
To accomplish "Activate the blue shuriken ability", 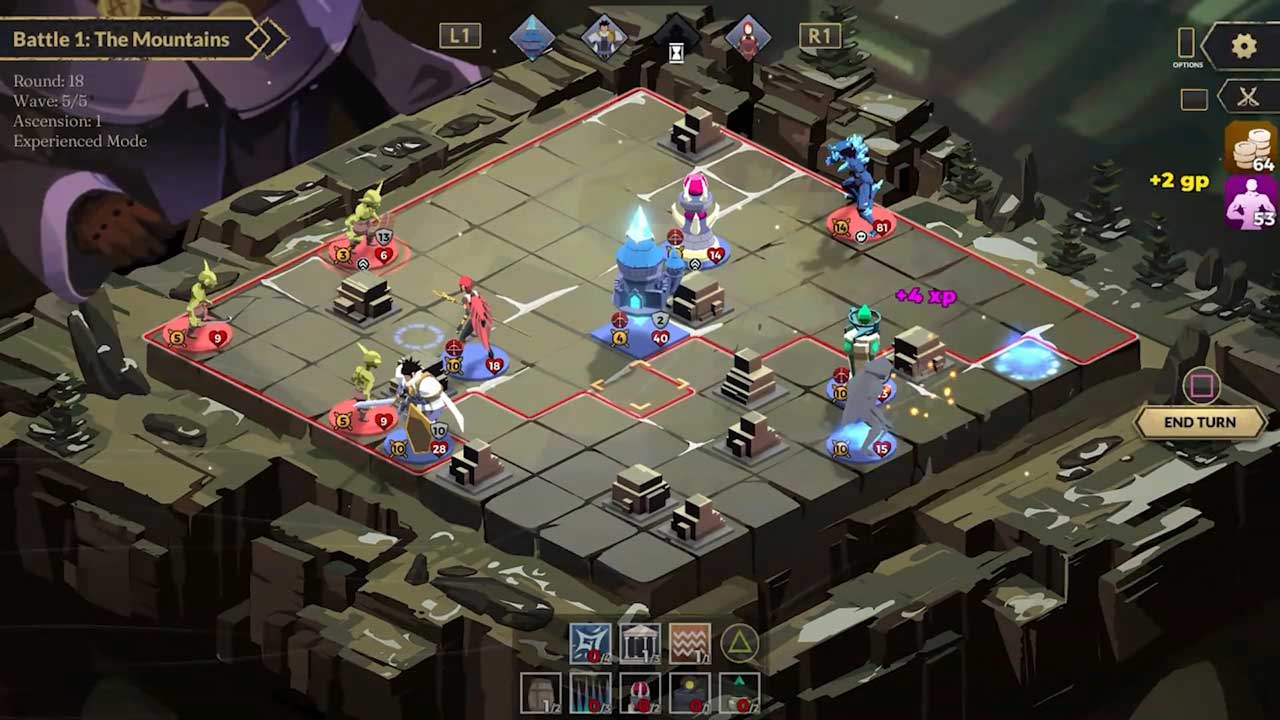I will click(590, 643).
